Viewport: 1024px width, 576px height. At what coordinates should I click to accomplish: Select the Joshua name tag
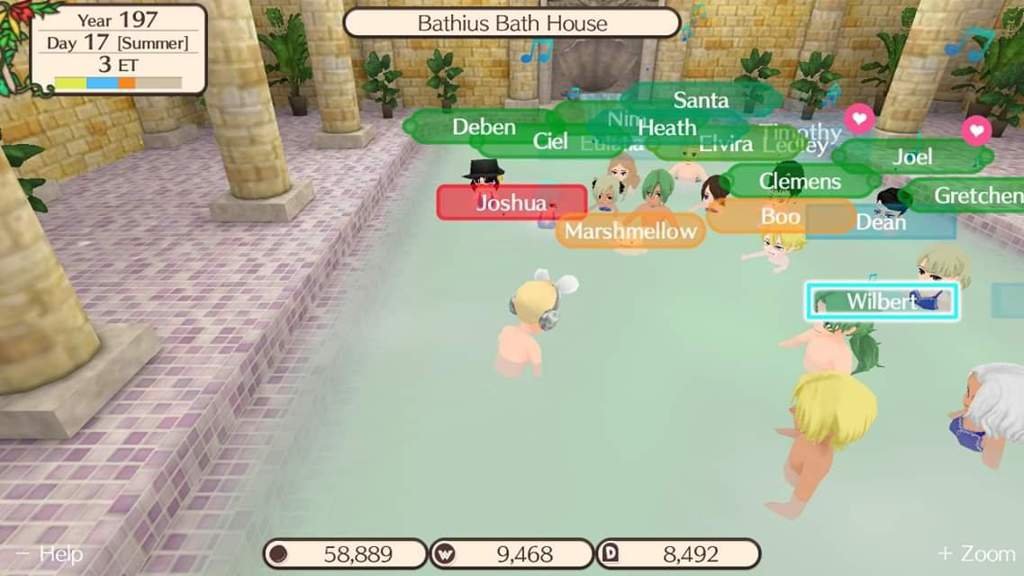(511, 203)
